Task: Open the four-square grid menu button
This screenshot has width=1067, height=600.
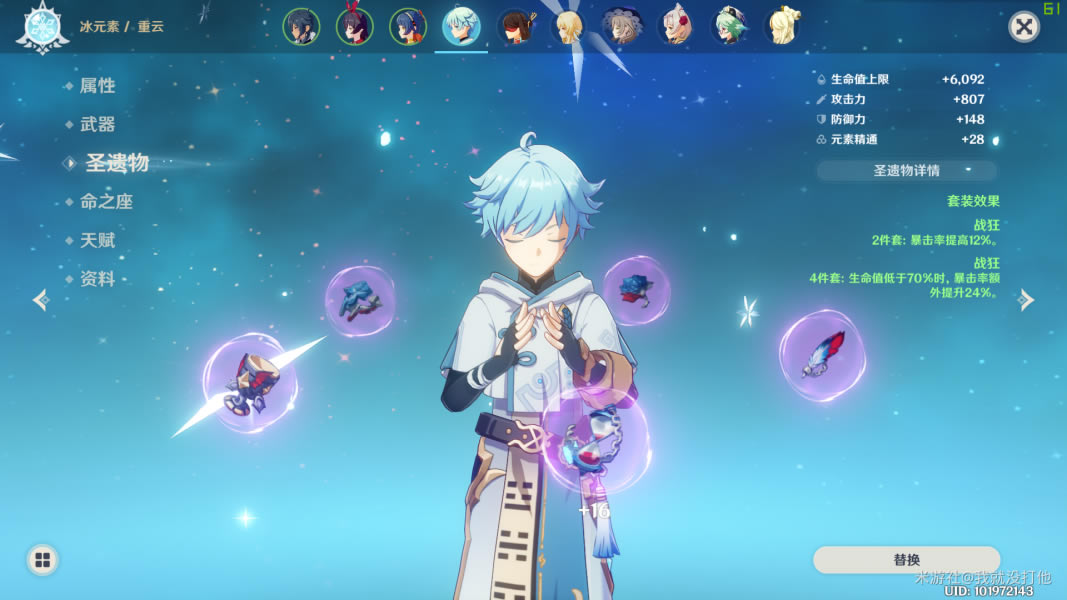Action: coord(42,560)
